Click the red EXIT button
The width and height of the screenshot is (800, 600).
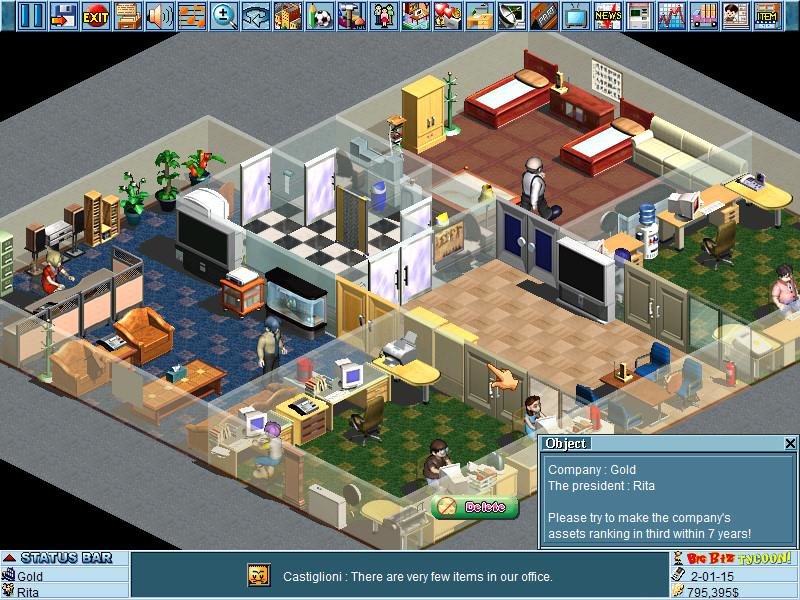[x=96, y=15]
